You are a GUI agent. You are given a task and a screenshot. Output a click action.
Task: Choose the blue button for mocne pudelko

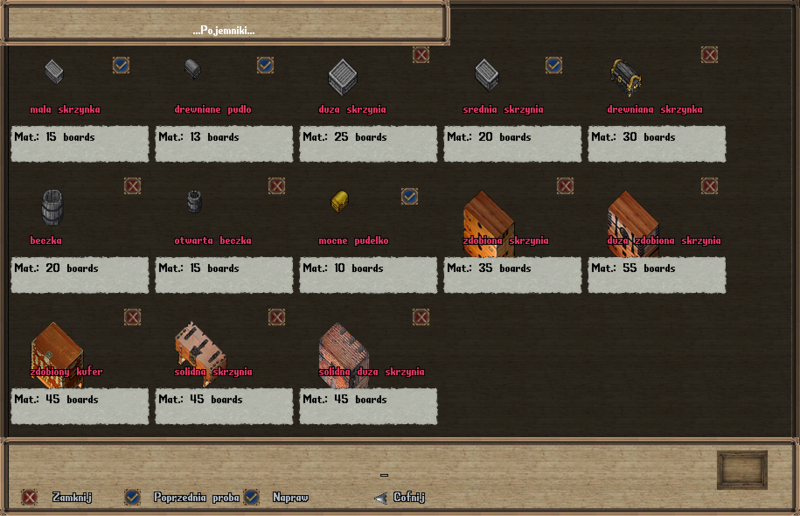pyautogui.click(x=409, y=196)
